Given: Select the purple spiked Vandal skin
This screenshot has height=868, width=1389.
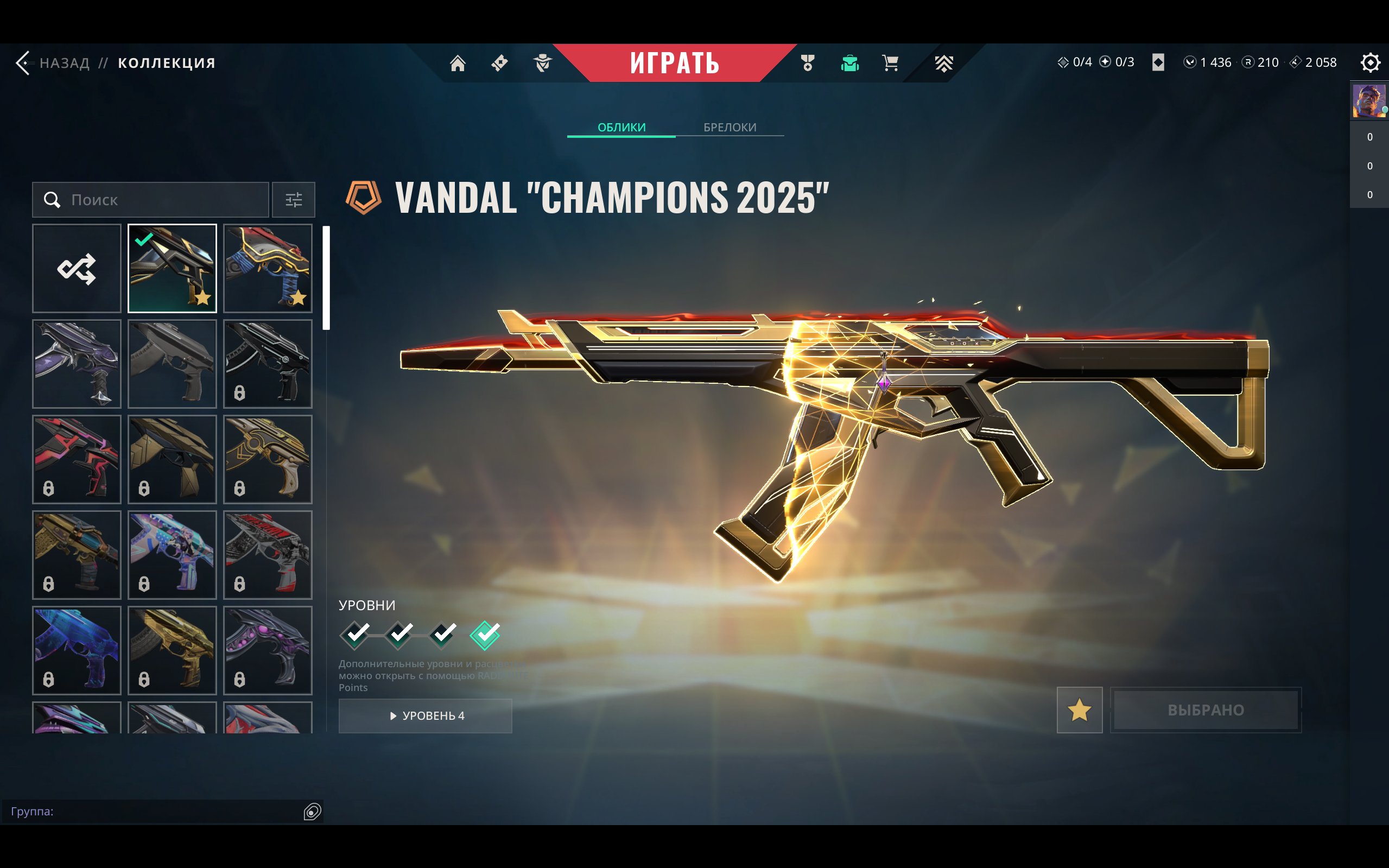Looking at the screenshot, I should [x=77, y=364].
